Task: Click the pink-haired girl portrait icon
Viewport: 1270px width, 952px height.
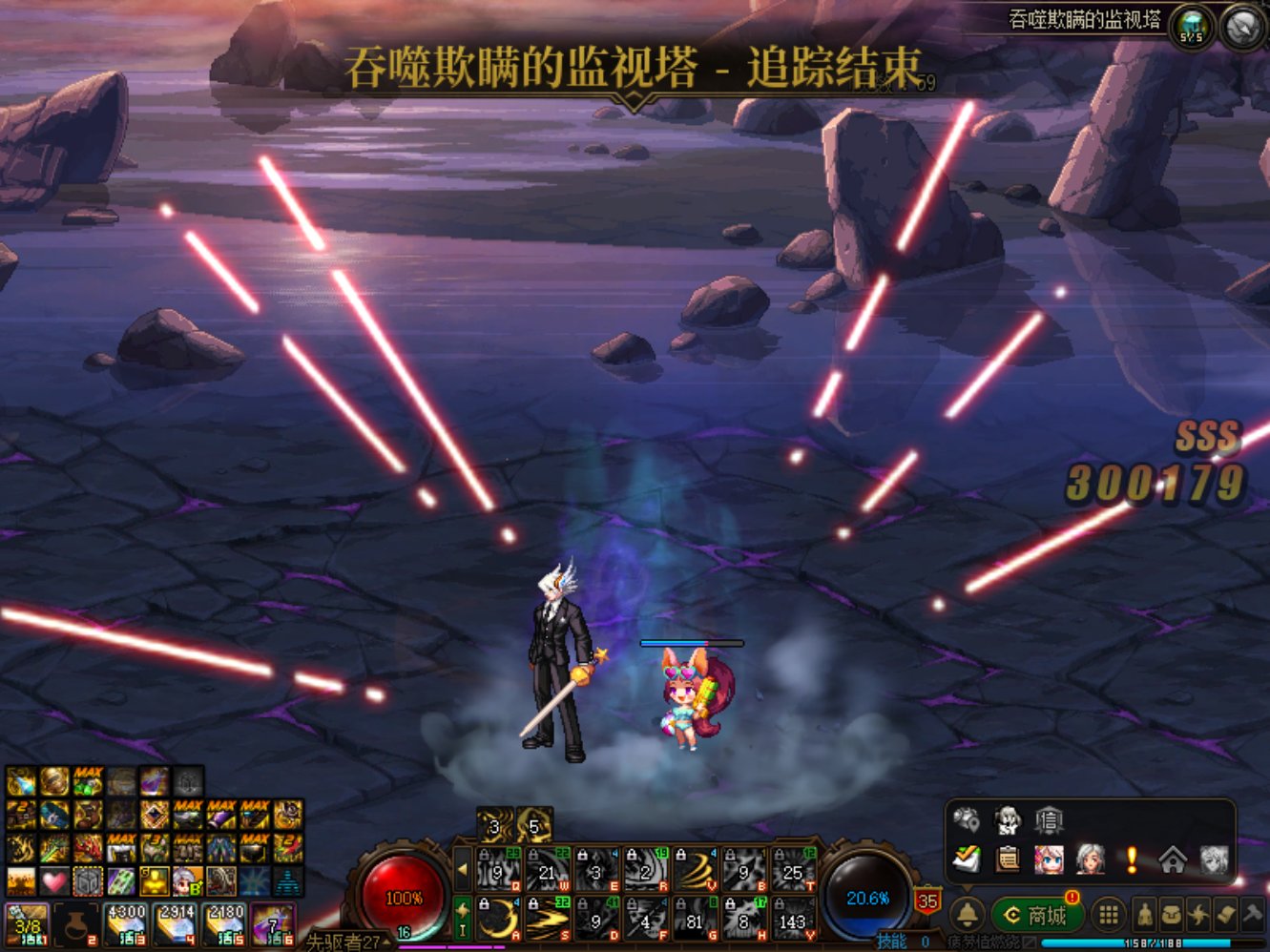Action: (1049, 859)
